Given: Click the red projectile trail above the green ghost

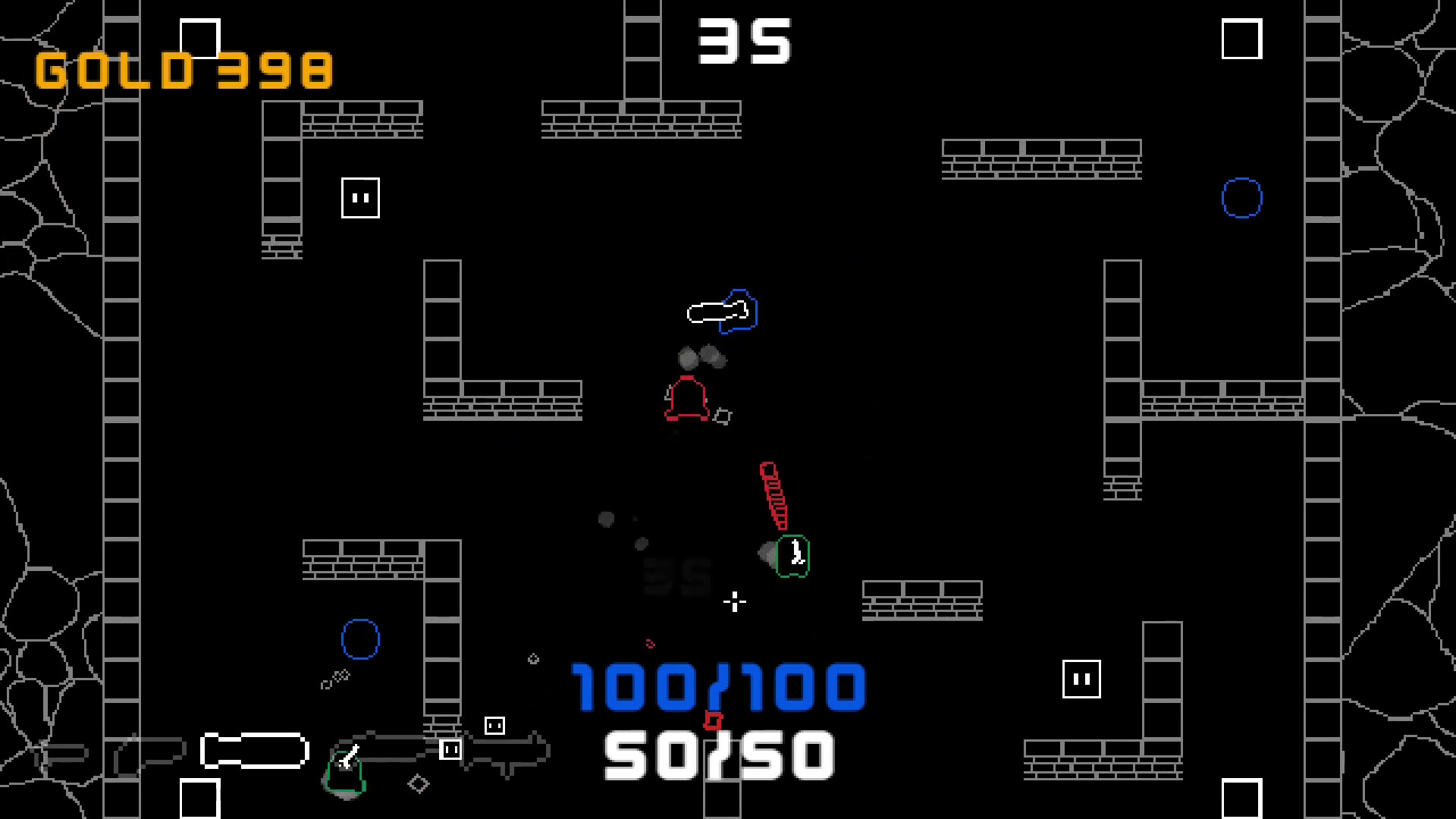Looking at the screenshot, I should (x=773, y=493).
